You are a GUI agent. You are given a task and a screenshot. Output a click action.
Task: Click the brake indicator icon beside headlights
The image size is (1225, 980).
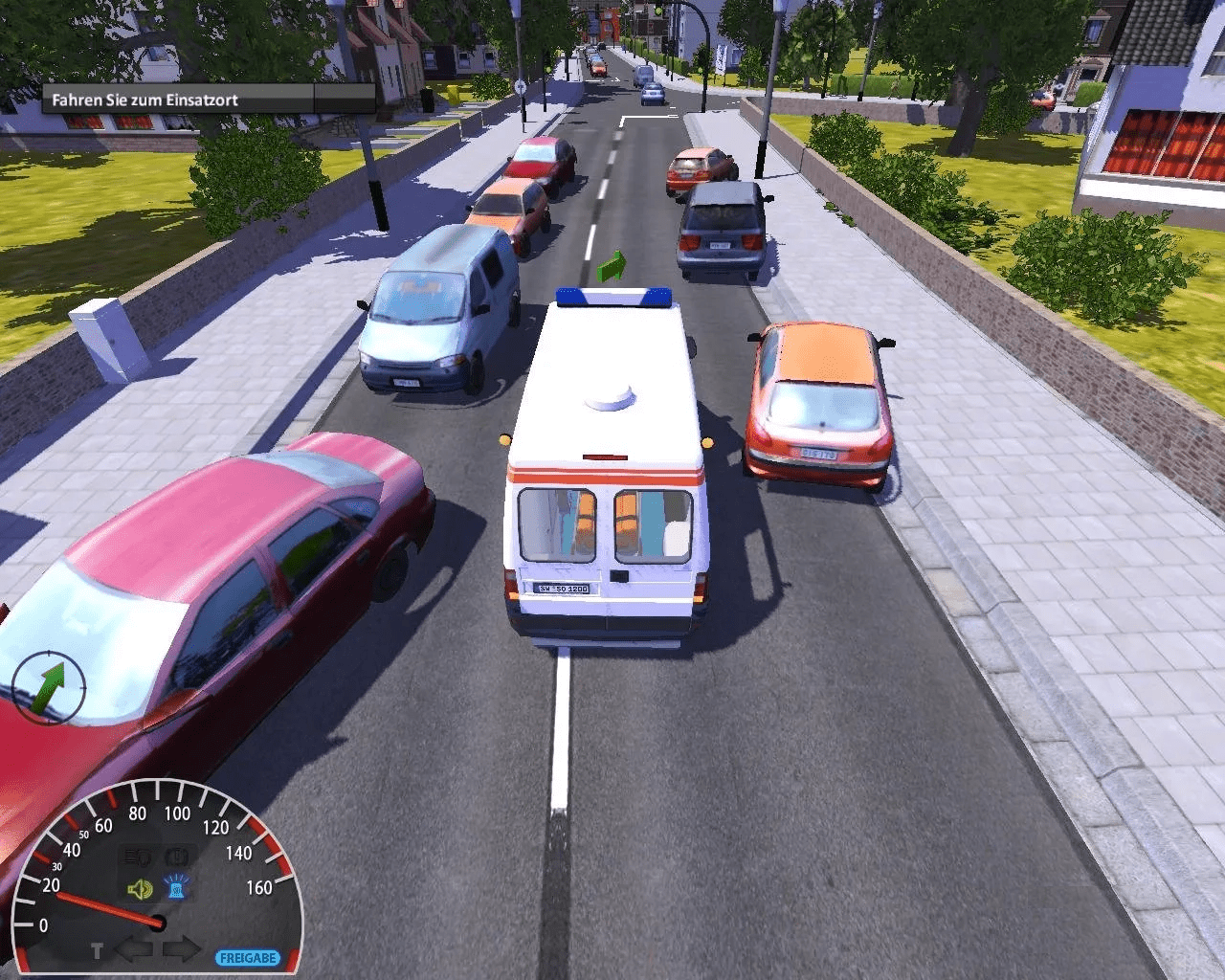[x=176, y=856]
